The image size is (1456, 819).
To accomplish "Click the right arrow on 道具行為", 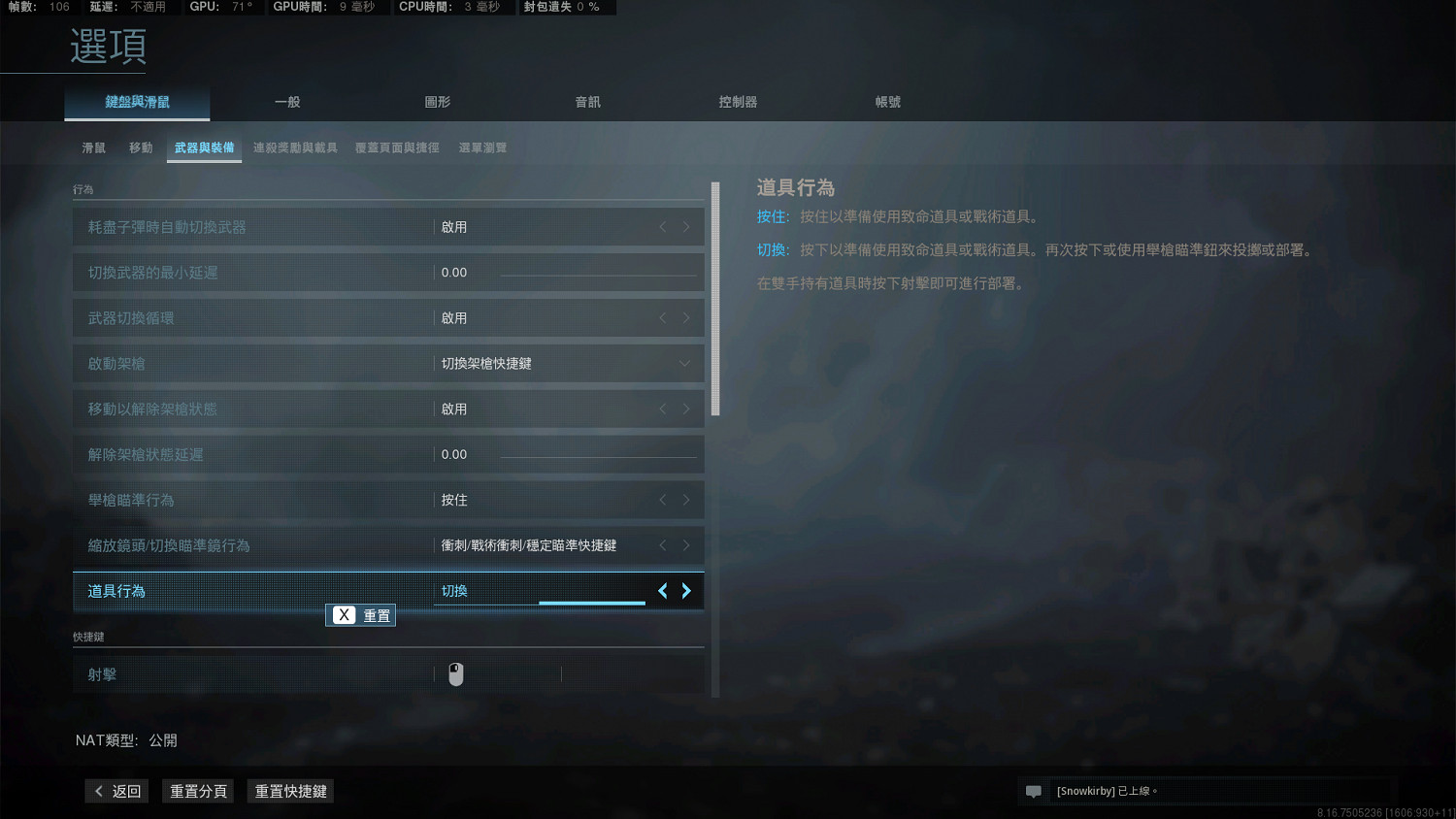I will (686, 590).
